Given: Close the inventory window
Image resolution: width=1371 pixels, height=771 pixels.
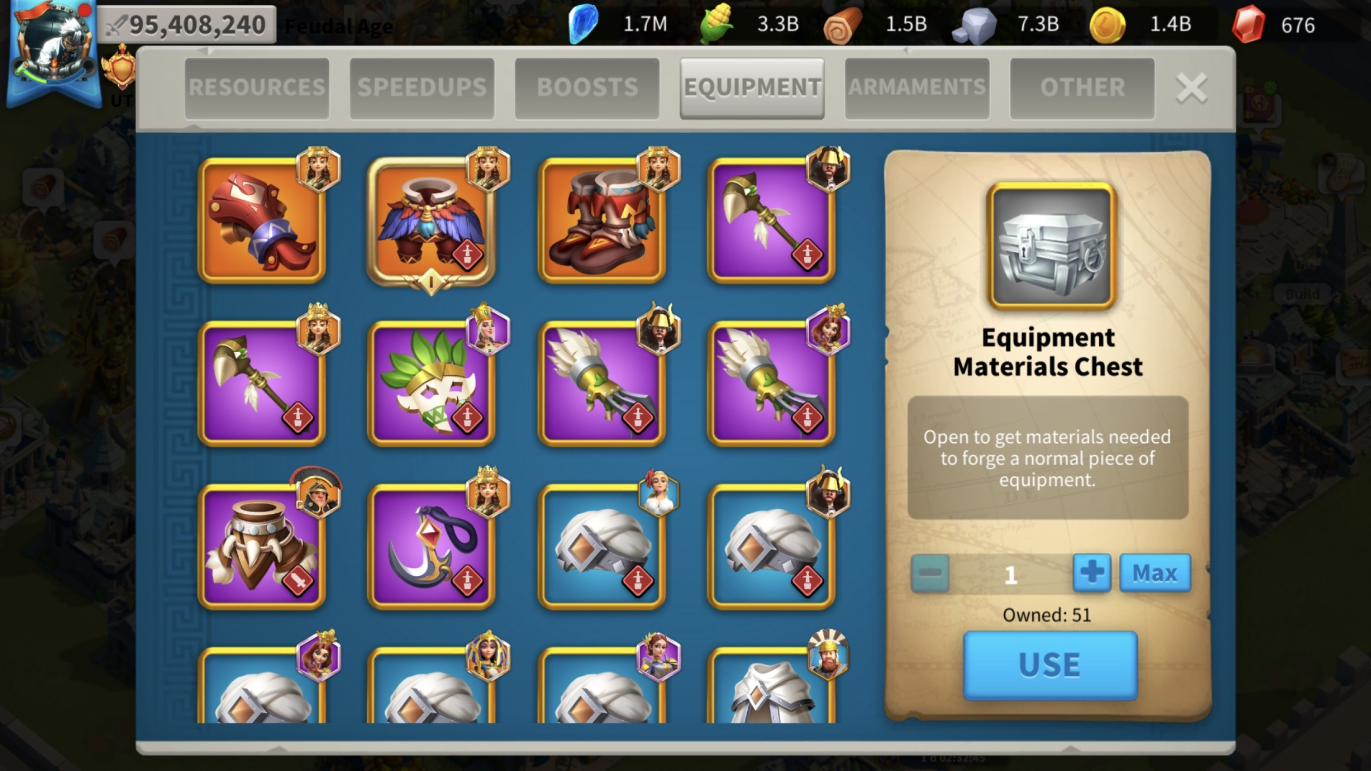Looking at the screenshot, I should point(1191,88).
